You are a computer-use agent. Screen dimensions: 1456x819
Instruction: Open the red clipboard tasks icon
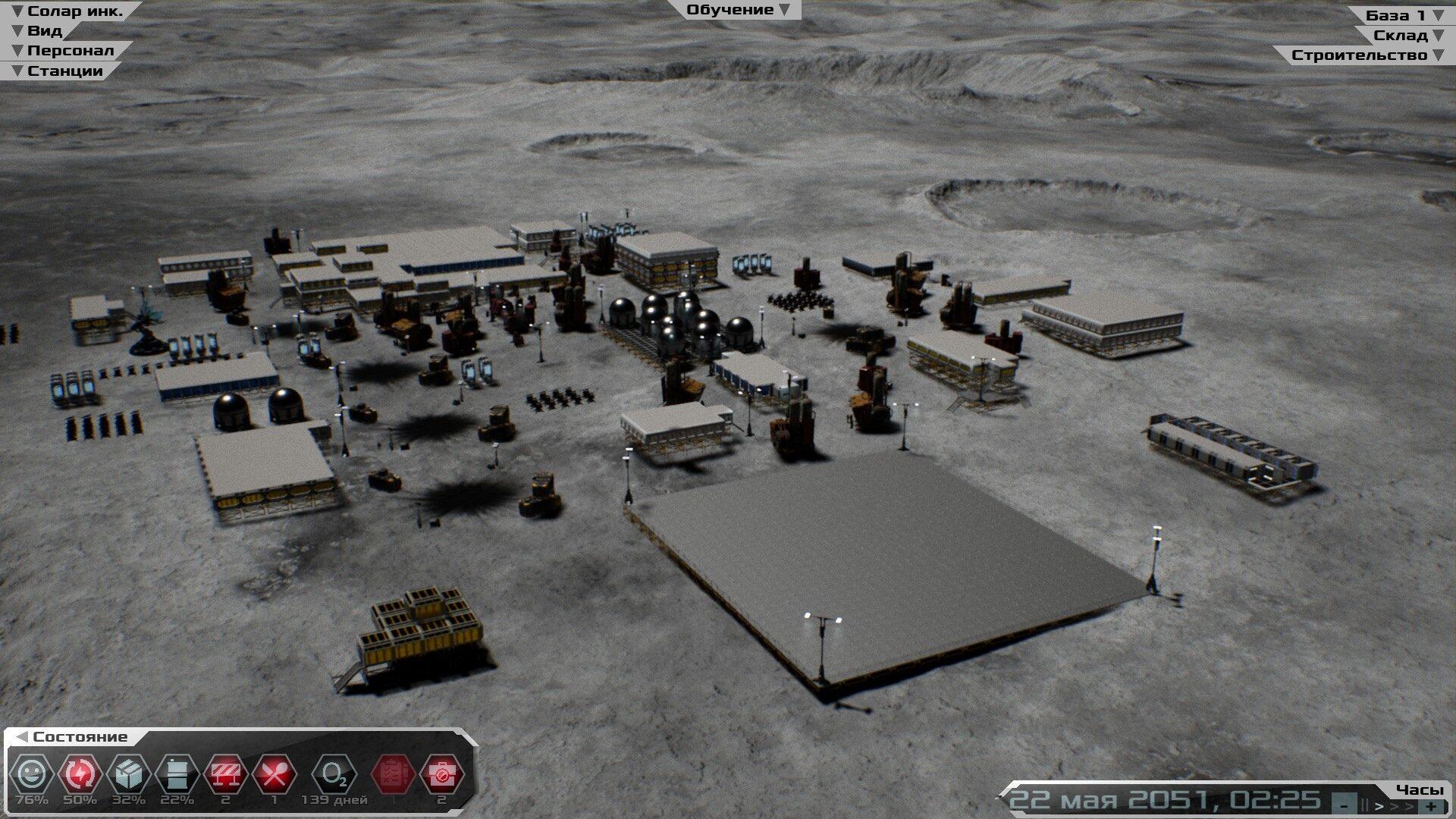coord(393,774)
